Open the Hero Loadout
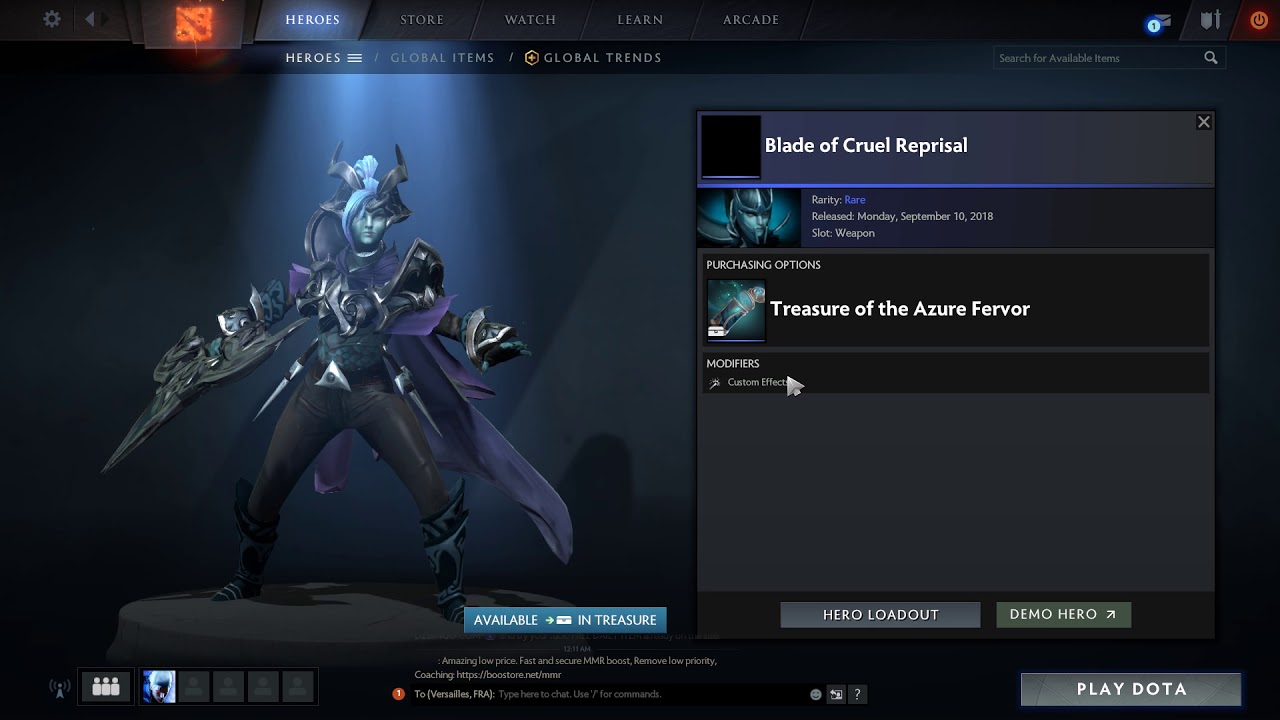Image resolution: width=1280 pixels, height=720 pixels. pos(880,615)
